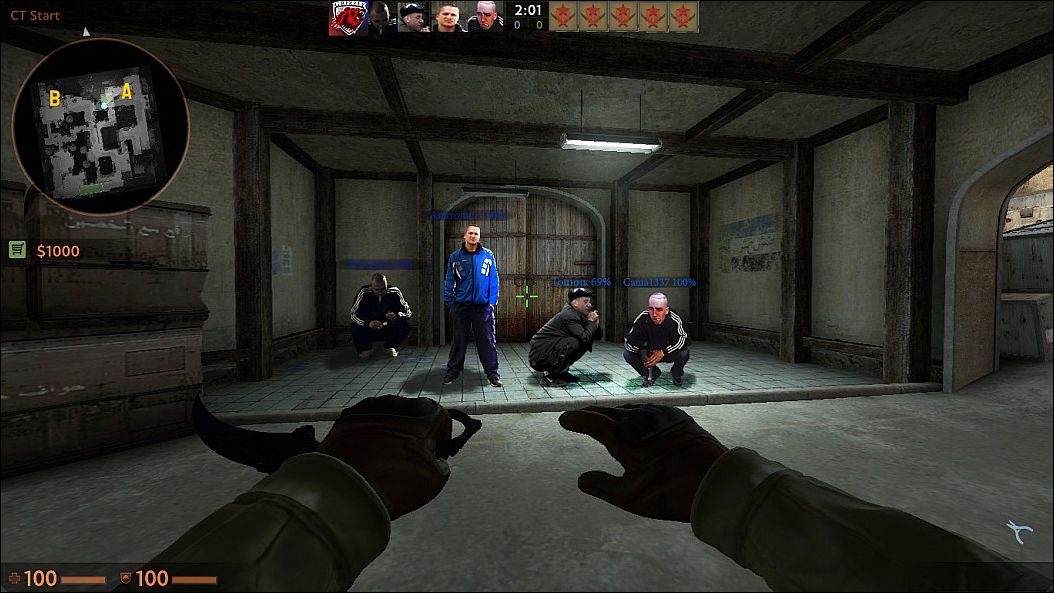Select bombsite A marker on the radar
1054x593 pixels.
127,92
